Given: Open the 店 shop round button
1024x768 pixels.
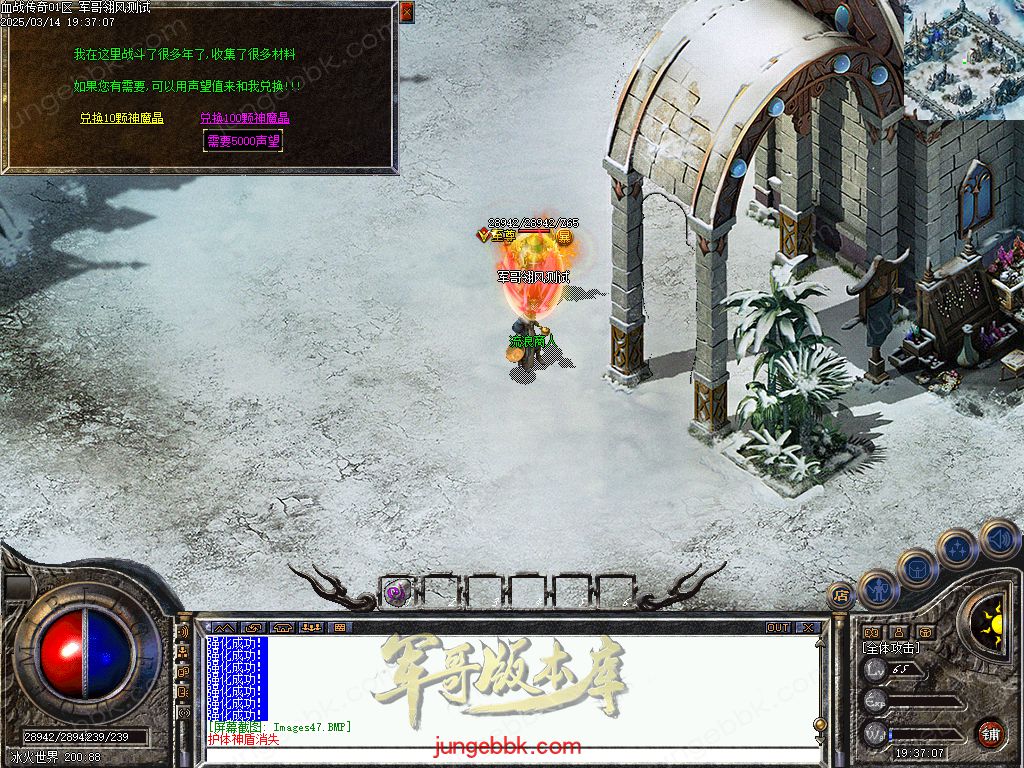Looking at the screenshot, I should coord(840,596).
